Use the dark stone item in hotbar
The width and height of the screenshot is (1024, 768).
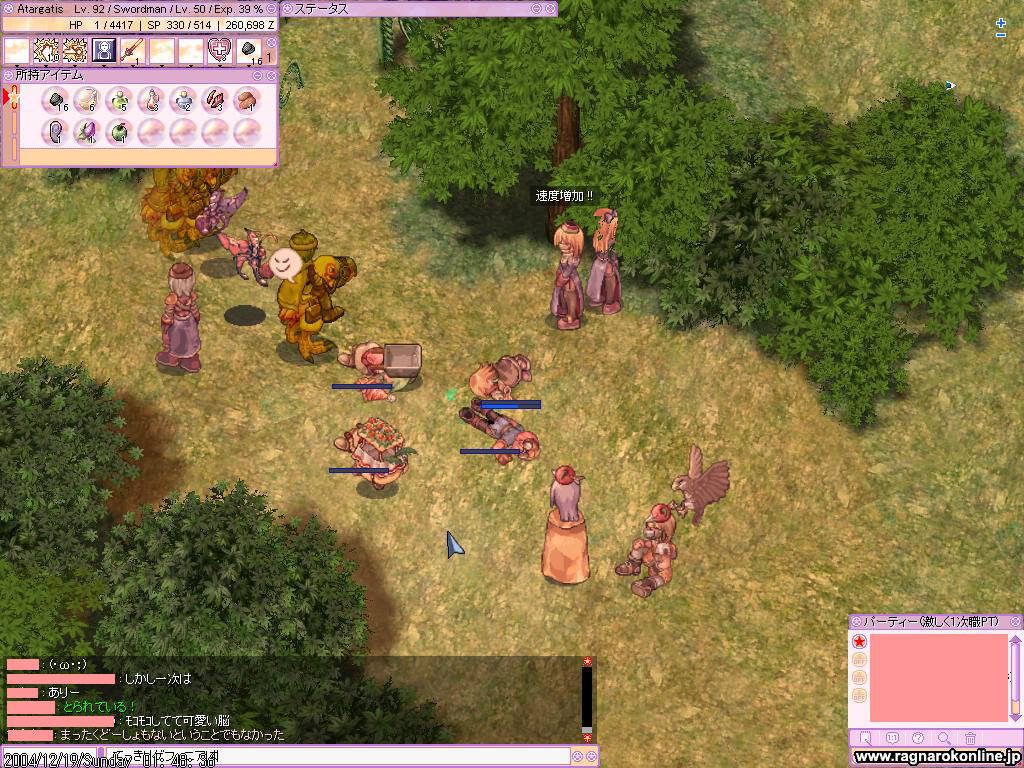pos(249,50)
